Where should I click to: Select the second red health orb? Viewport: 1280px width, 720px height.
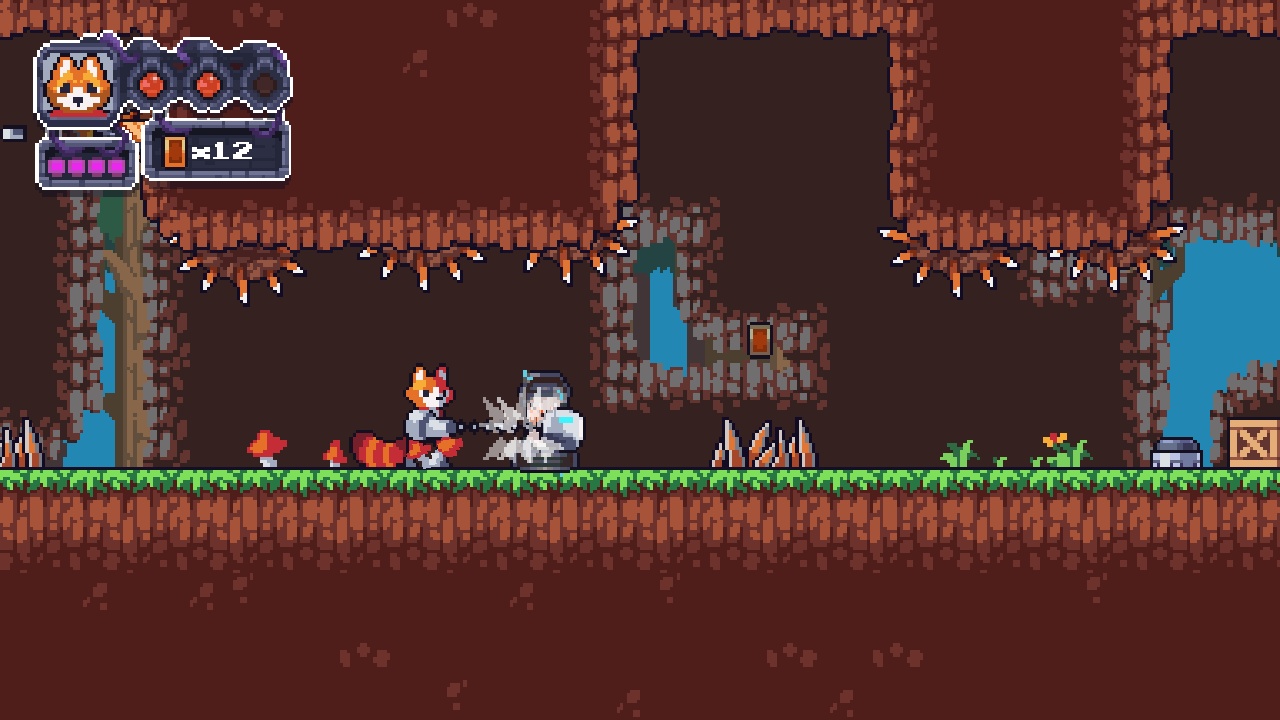click(207, 84)
